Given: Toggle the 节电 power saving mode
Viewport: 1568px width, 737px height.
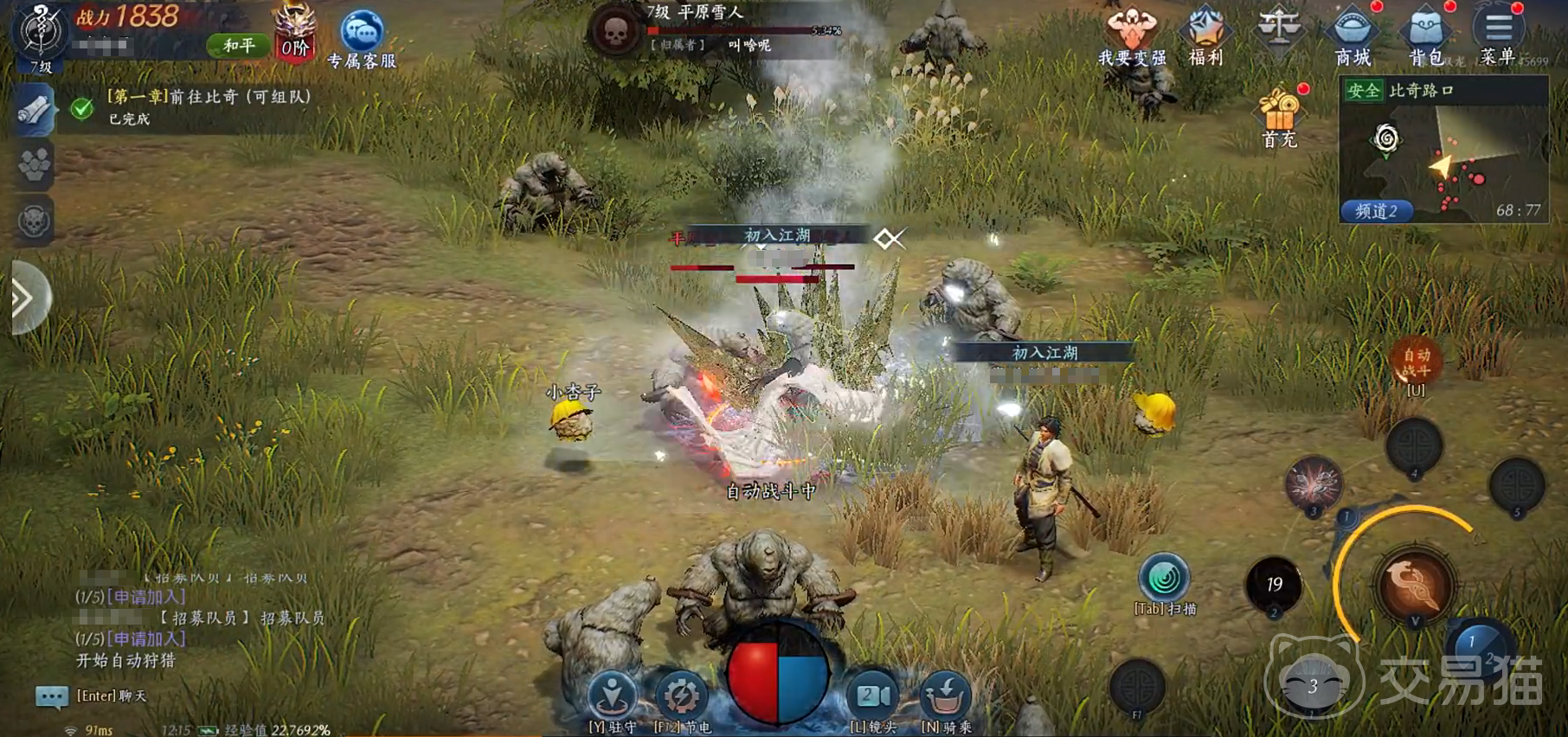Looking at the screenshot, I should [682, 697].
